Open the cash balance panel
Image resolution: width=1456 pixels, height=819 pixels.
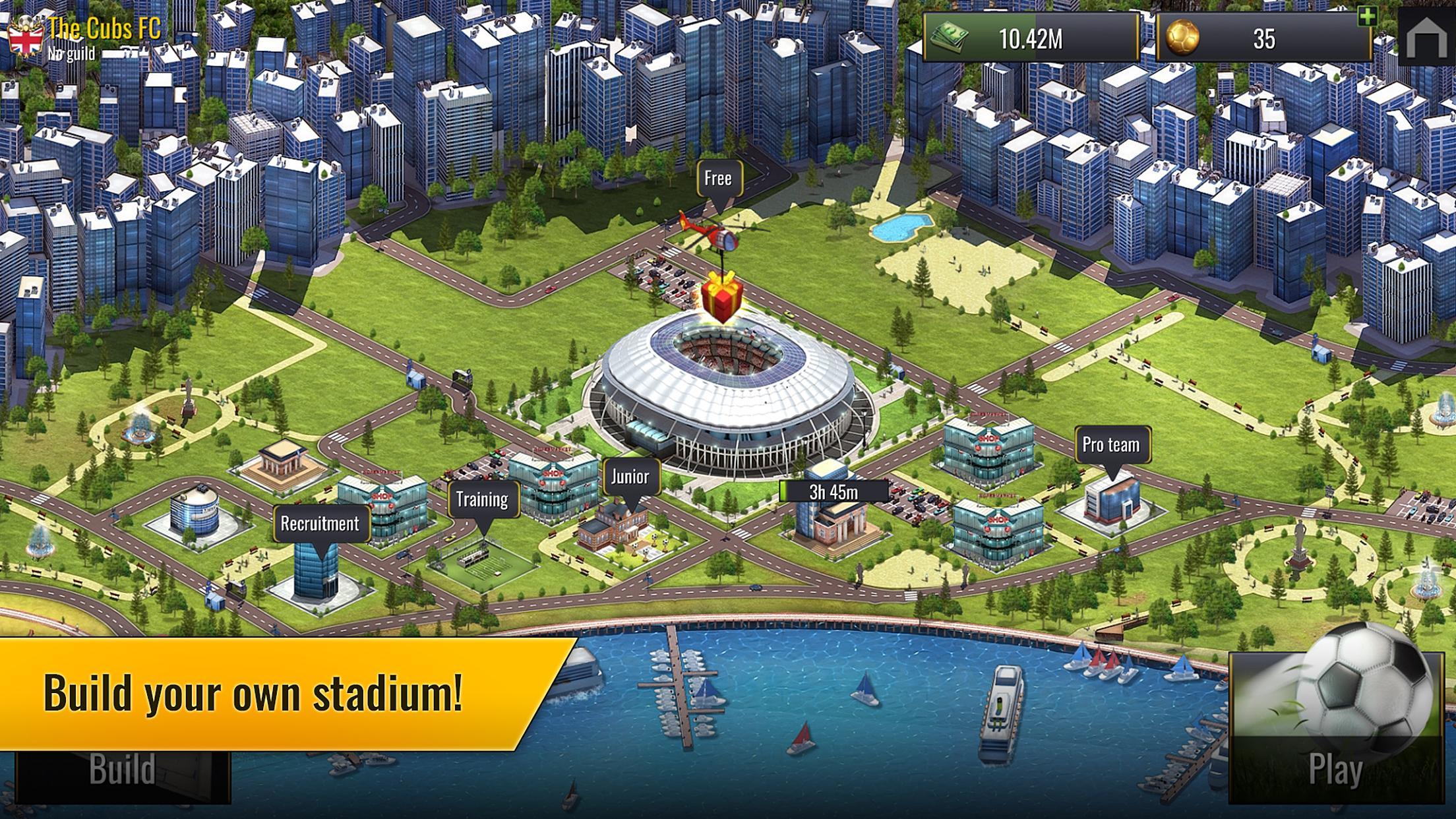point(1030,39)
